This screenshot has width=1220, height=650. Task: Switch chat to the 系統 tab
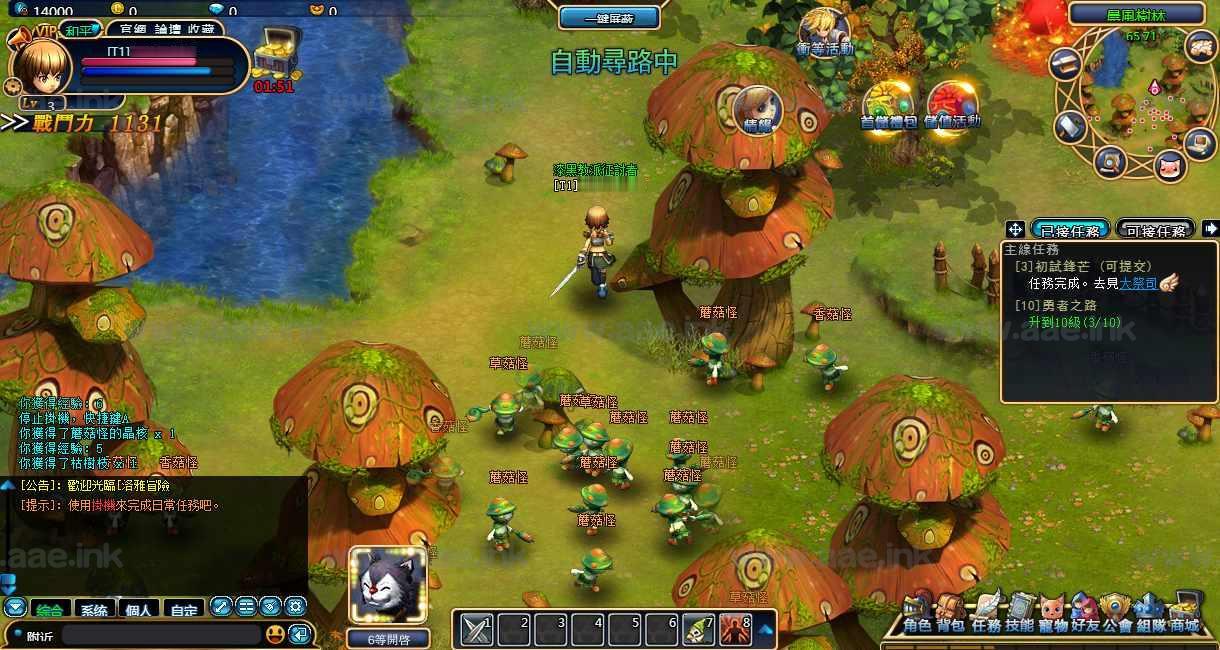94,608
